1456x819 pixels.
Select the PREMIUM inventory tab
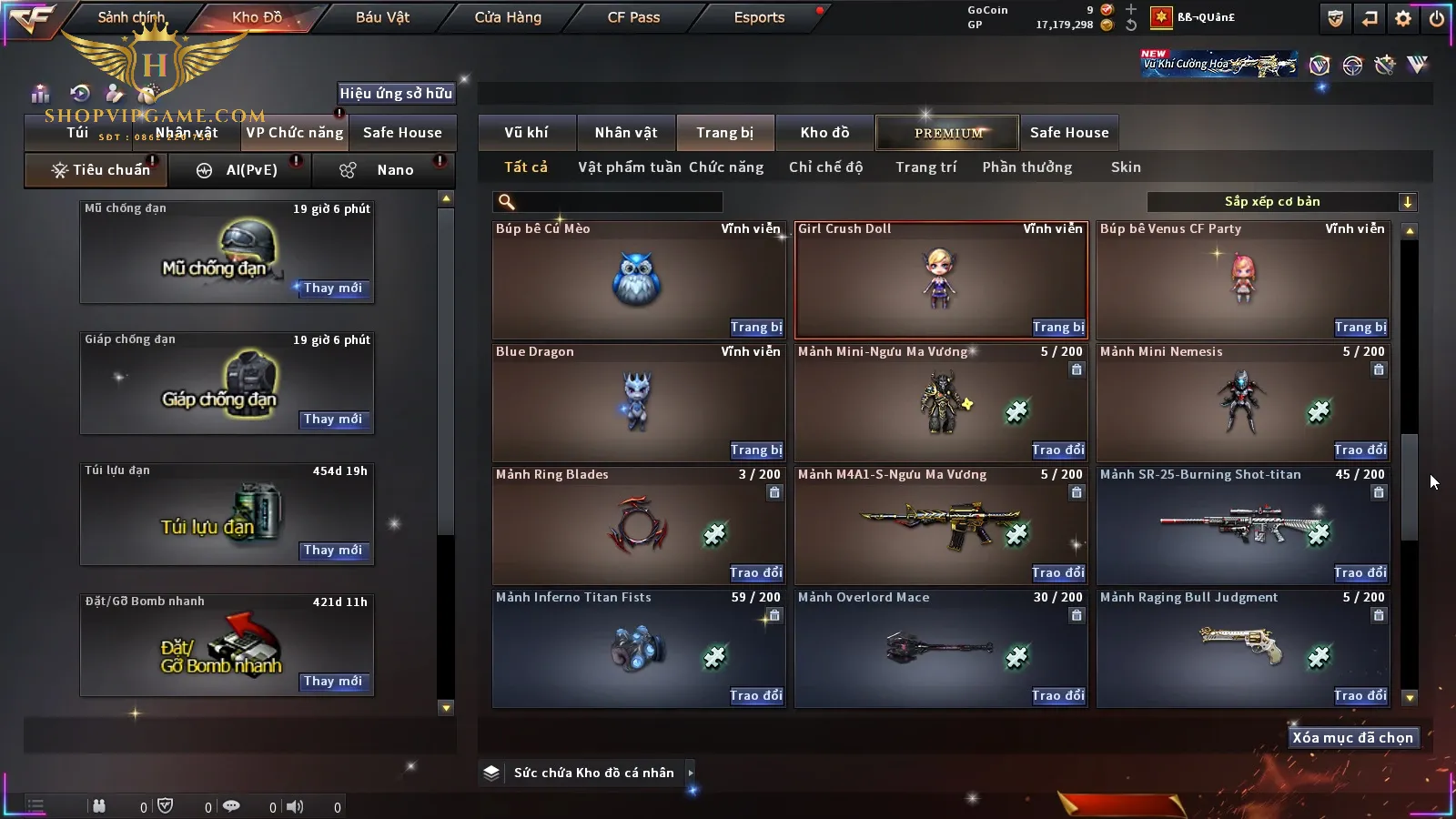[947, 133]
